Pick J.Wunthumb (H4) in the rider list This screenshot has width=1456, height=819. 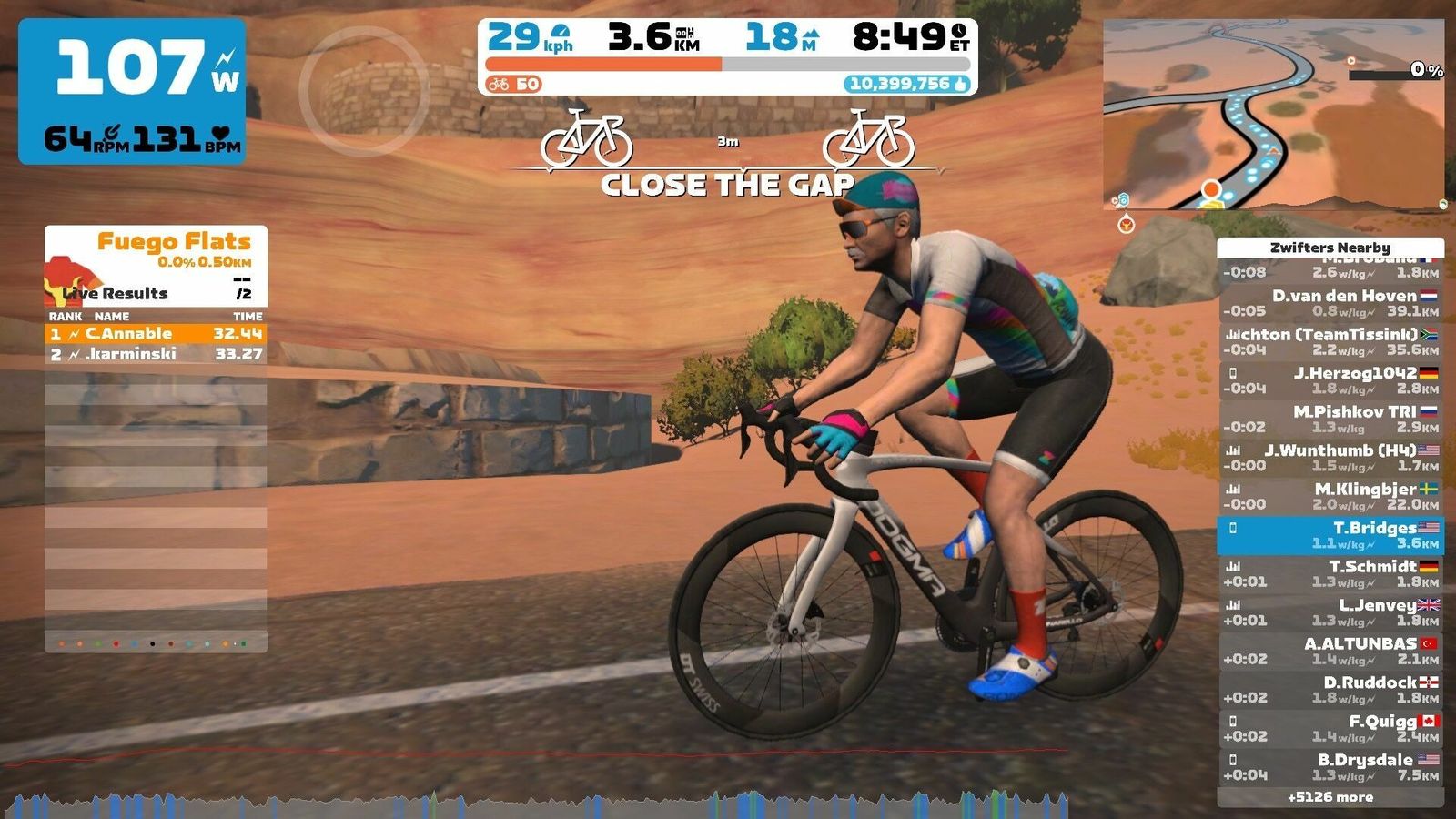pos(1330,458)
